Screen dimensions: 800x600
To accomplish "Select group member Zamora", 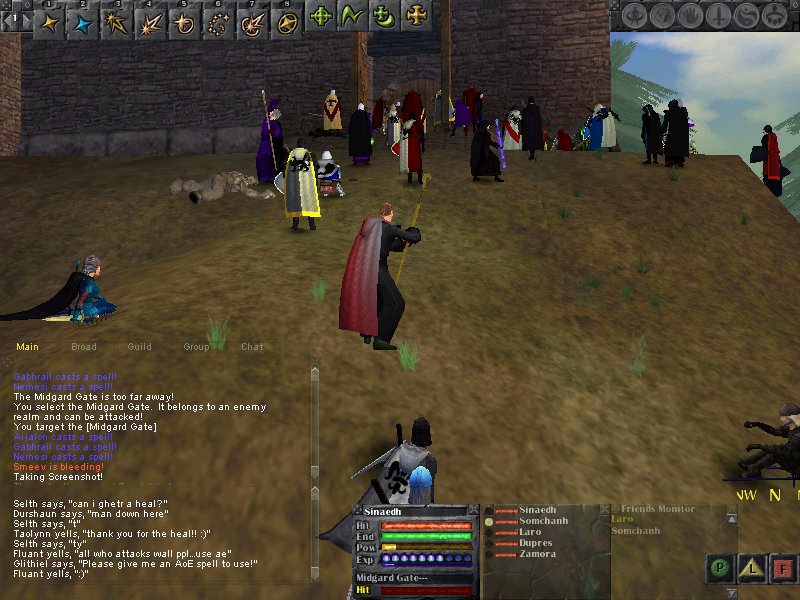I will pyautogui.click(x=536, y=554).
